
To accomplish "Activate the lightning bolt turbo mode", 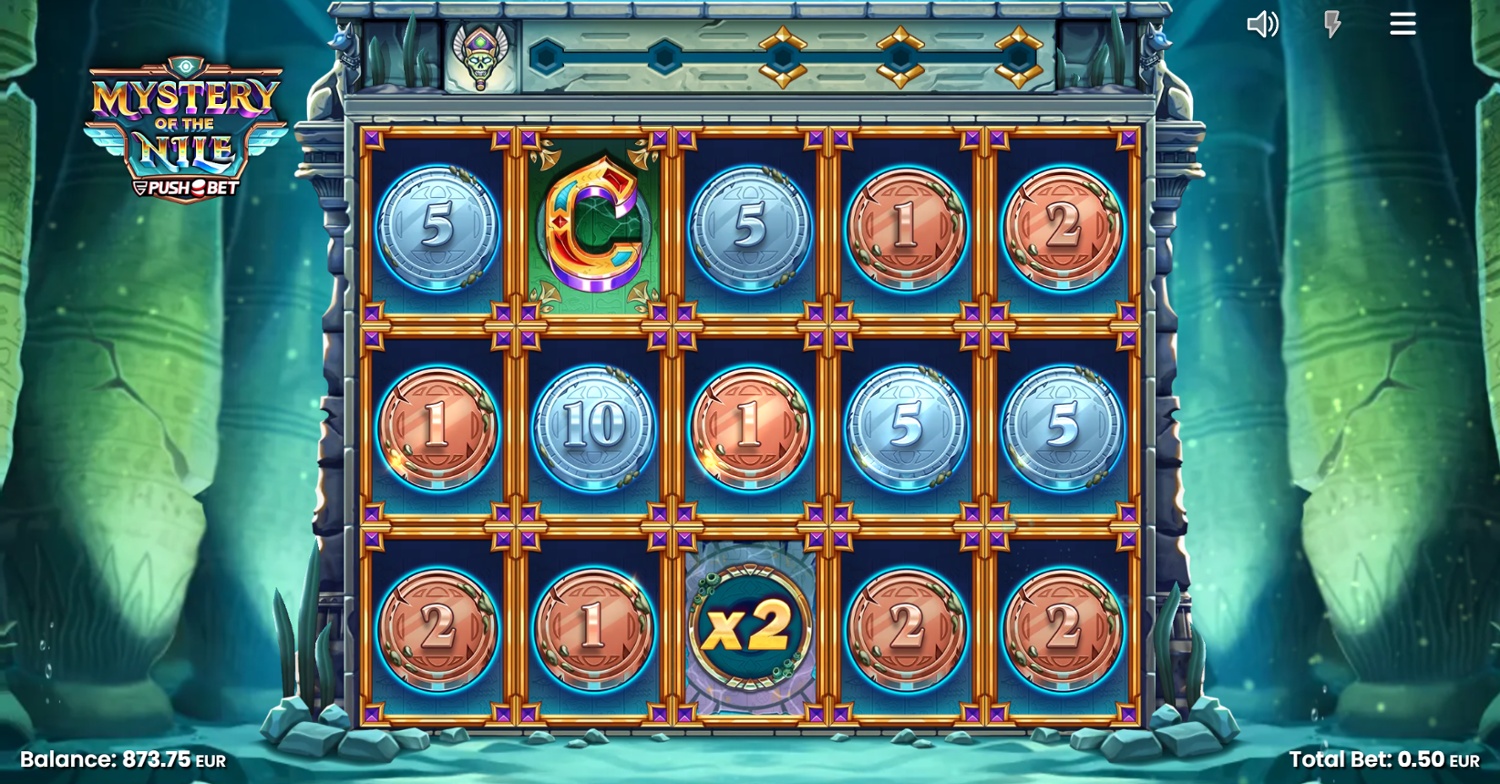I will [x=1332, y=24].
